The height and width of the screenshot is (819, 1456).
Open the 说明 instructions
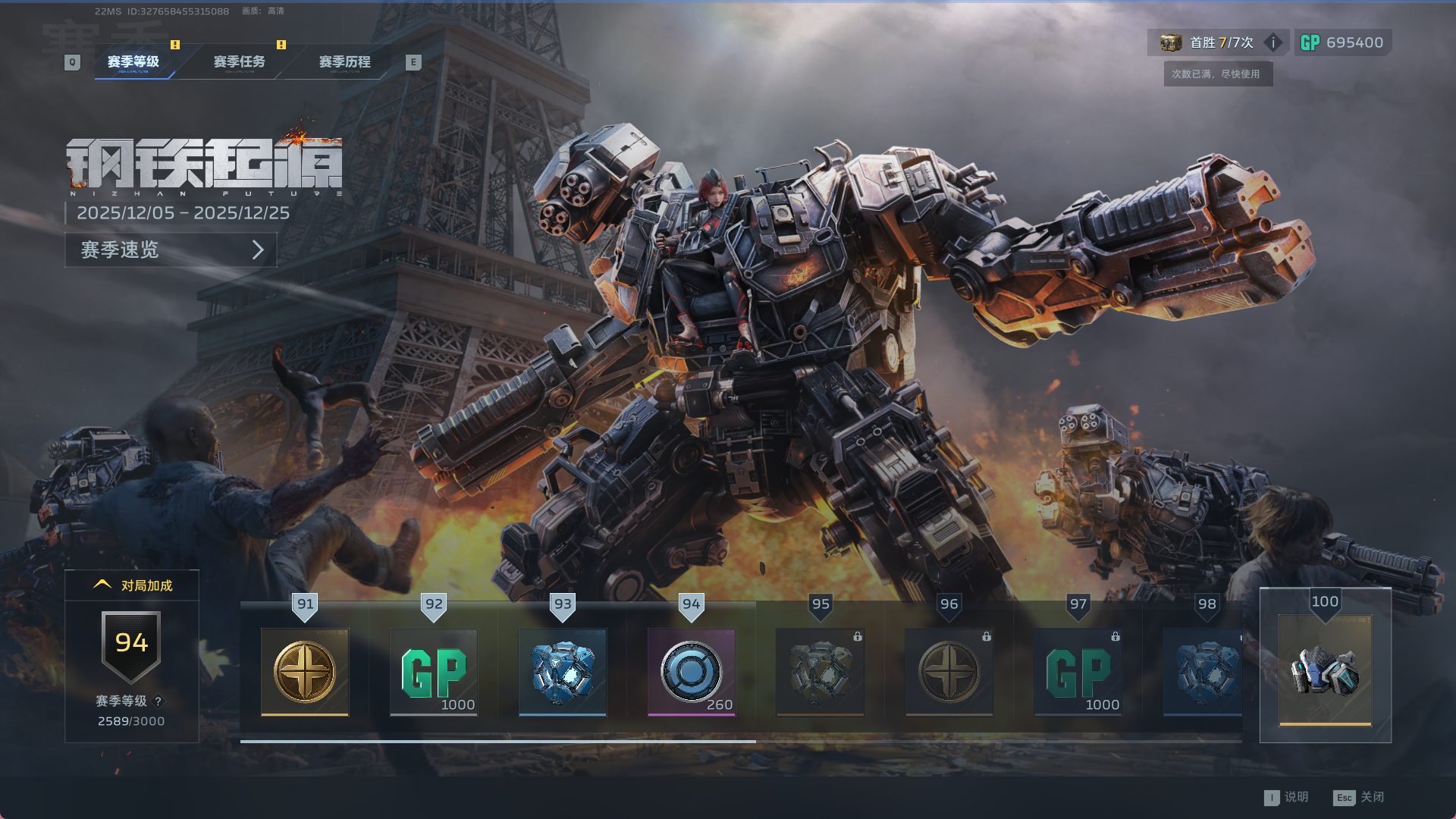1287,797
